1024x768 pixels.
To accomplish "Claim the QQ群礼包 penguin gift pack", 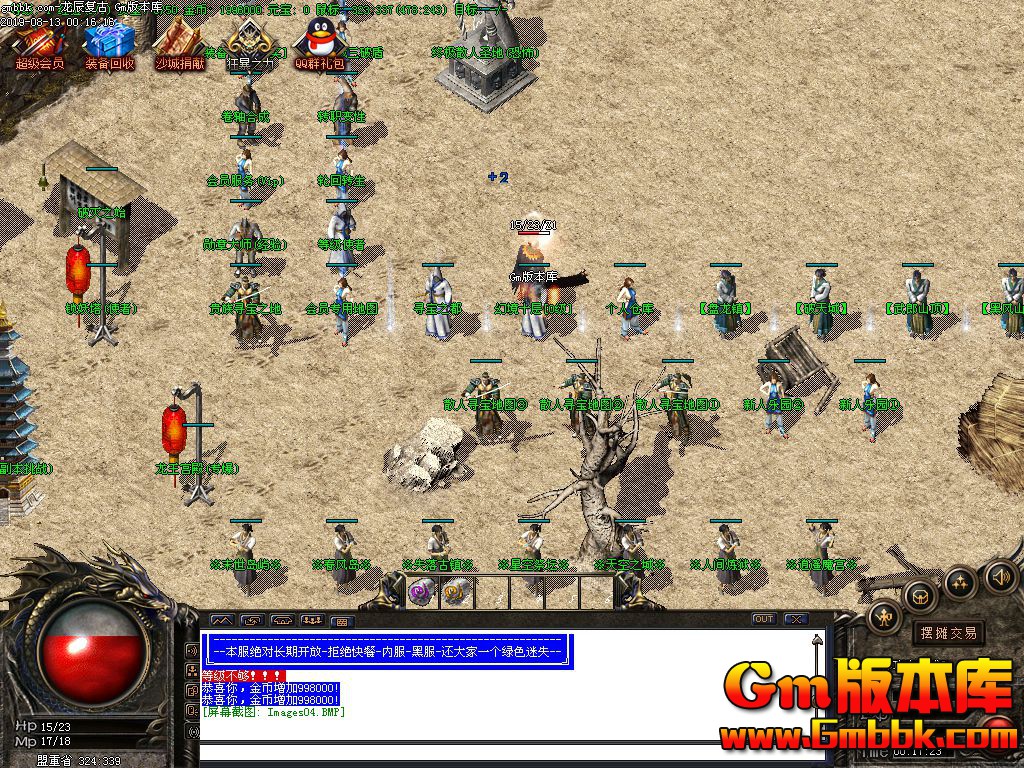I will pyautogui.click(x=319, y=45).
